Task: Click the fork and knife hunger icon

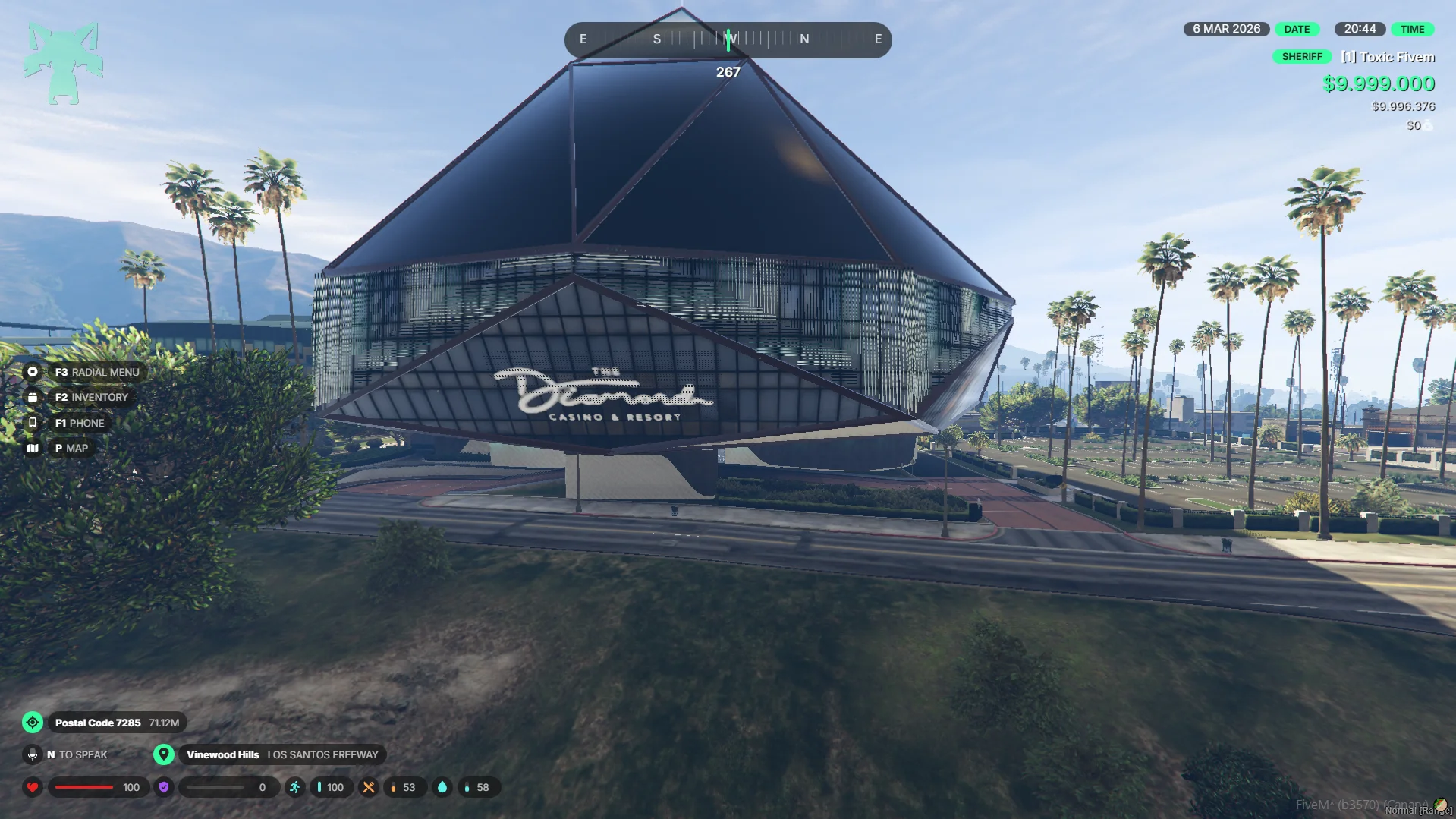Action: click(369, 787)
